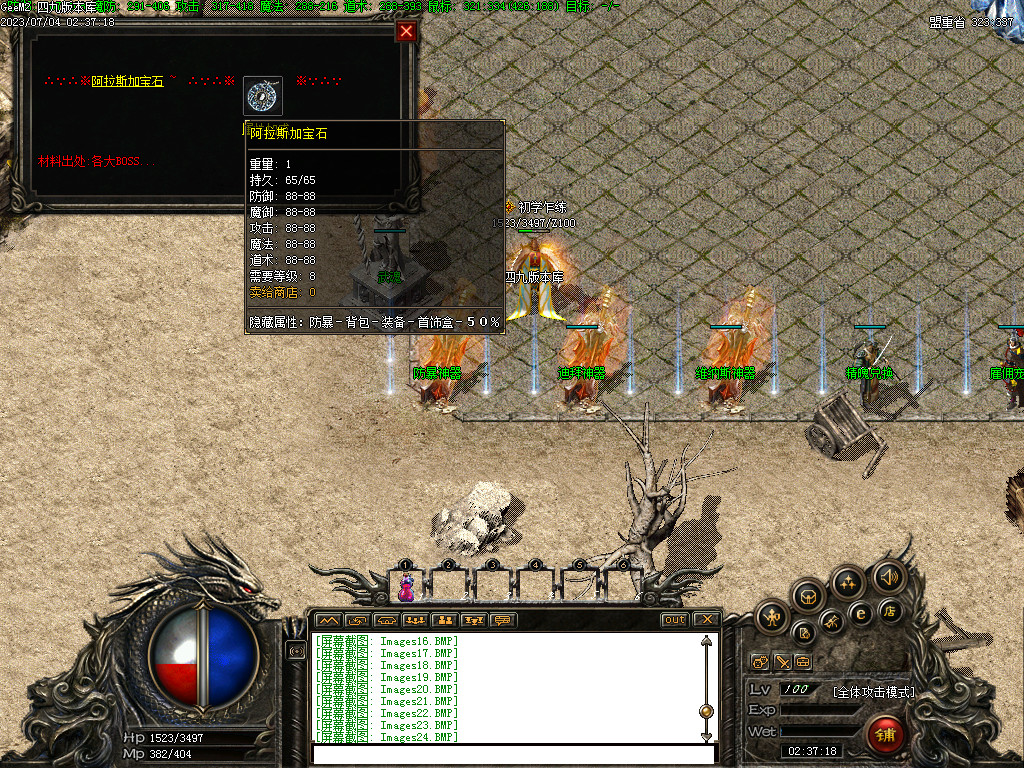Open the bag inventory round button
The width and height of the screenshot is (1024, 768).
[x=808, y=596]
